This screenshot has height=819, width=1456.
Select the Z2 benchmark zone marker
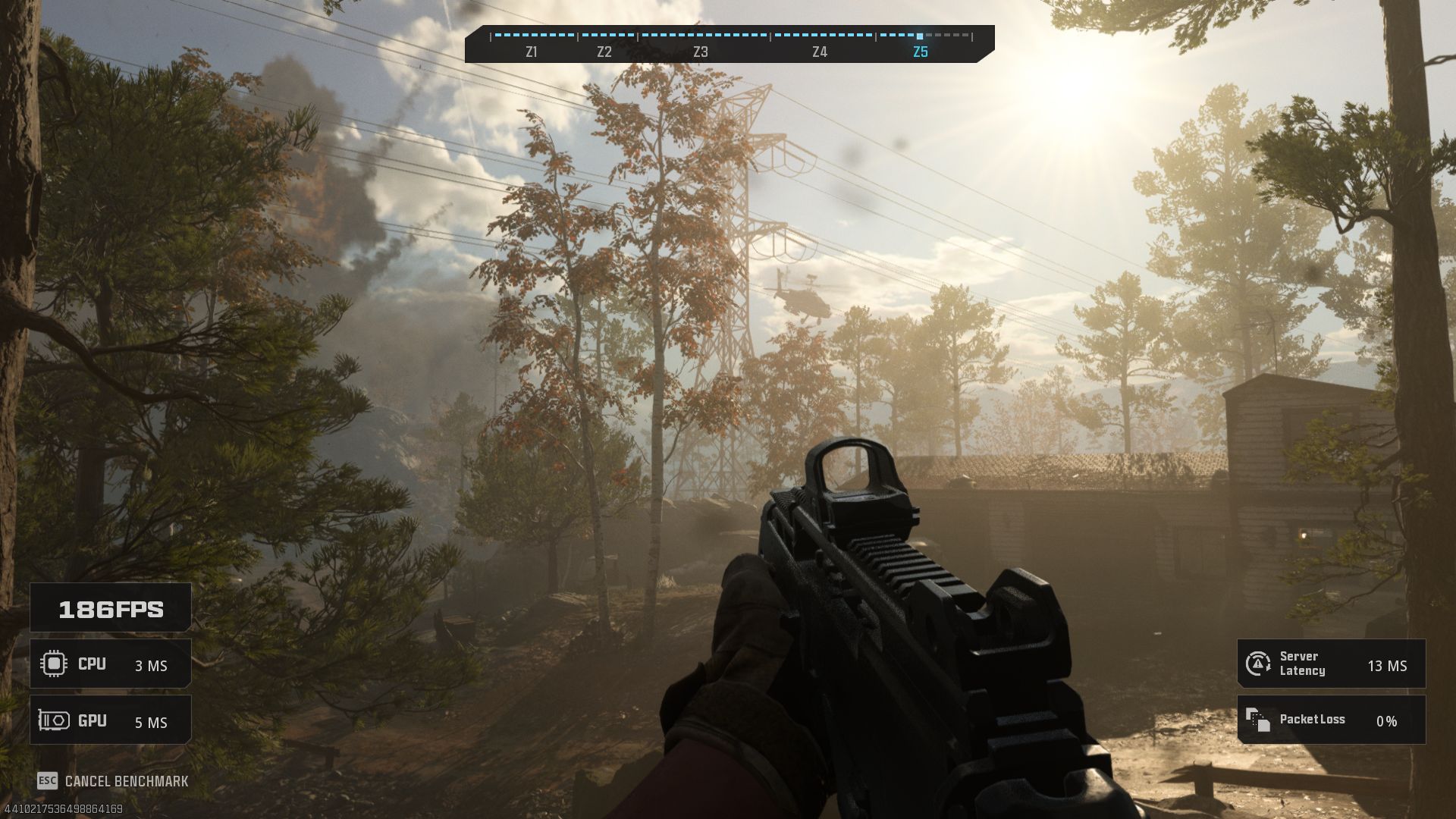(604, 52)
